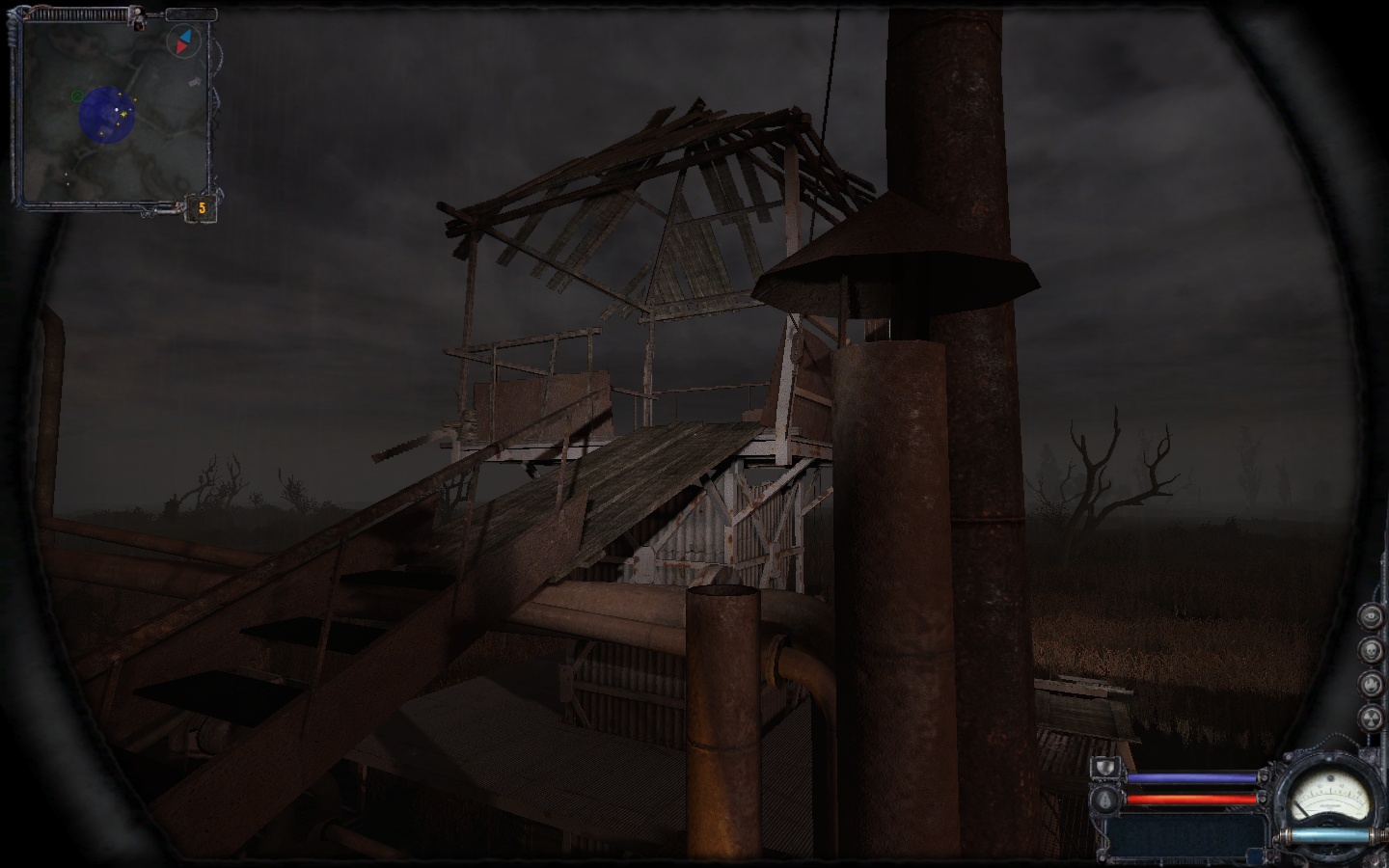The width and height of the screenshot is (1389, 868).
Task: Click the eye psi-emission indicator icon
Action: [1370, 616]
